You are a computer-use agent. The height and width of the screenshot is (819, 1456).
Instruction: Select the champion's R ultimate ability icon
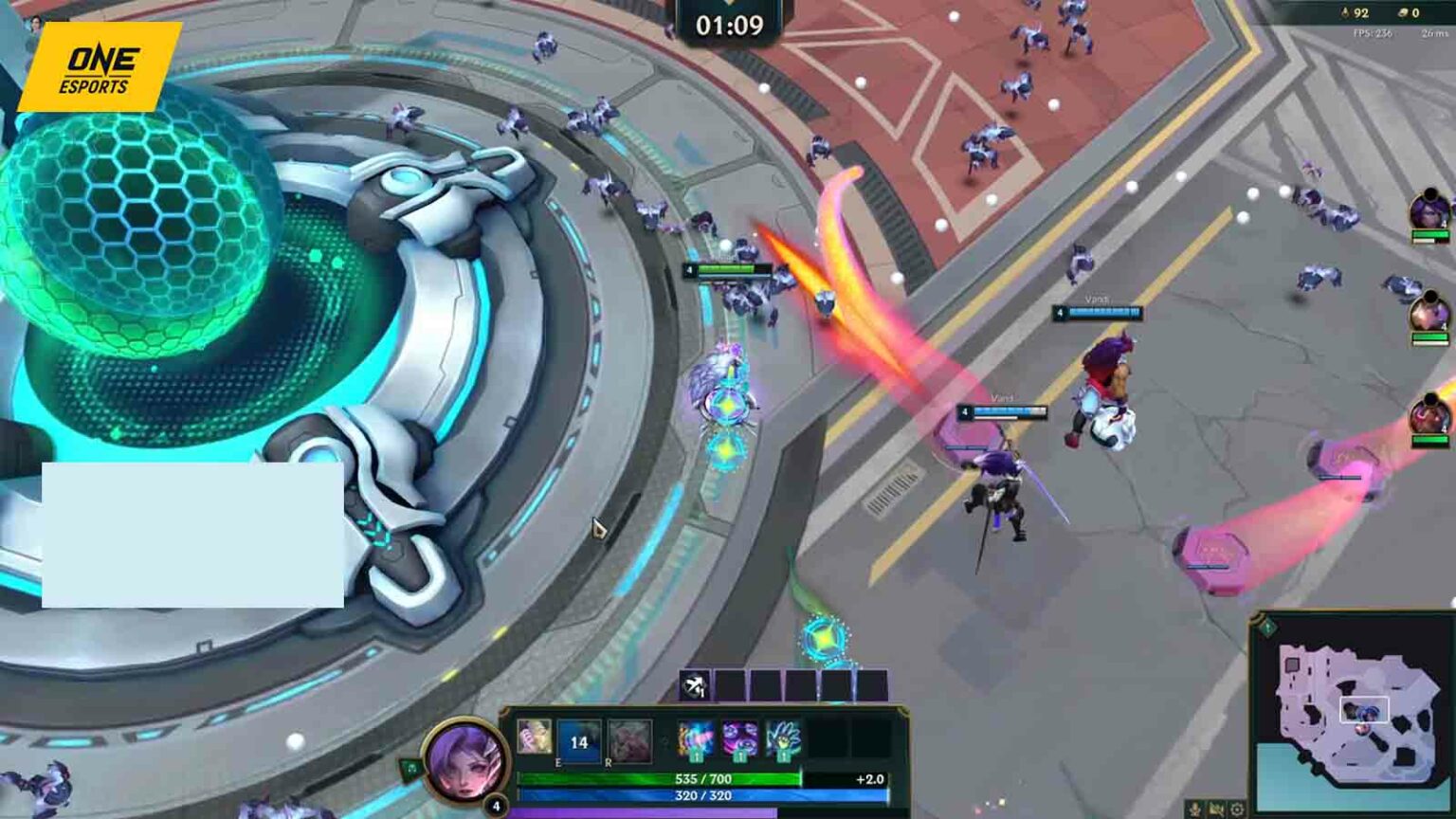coord(629,740)
